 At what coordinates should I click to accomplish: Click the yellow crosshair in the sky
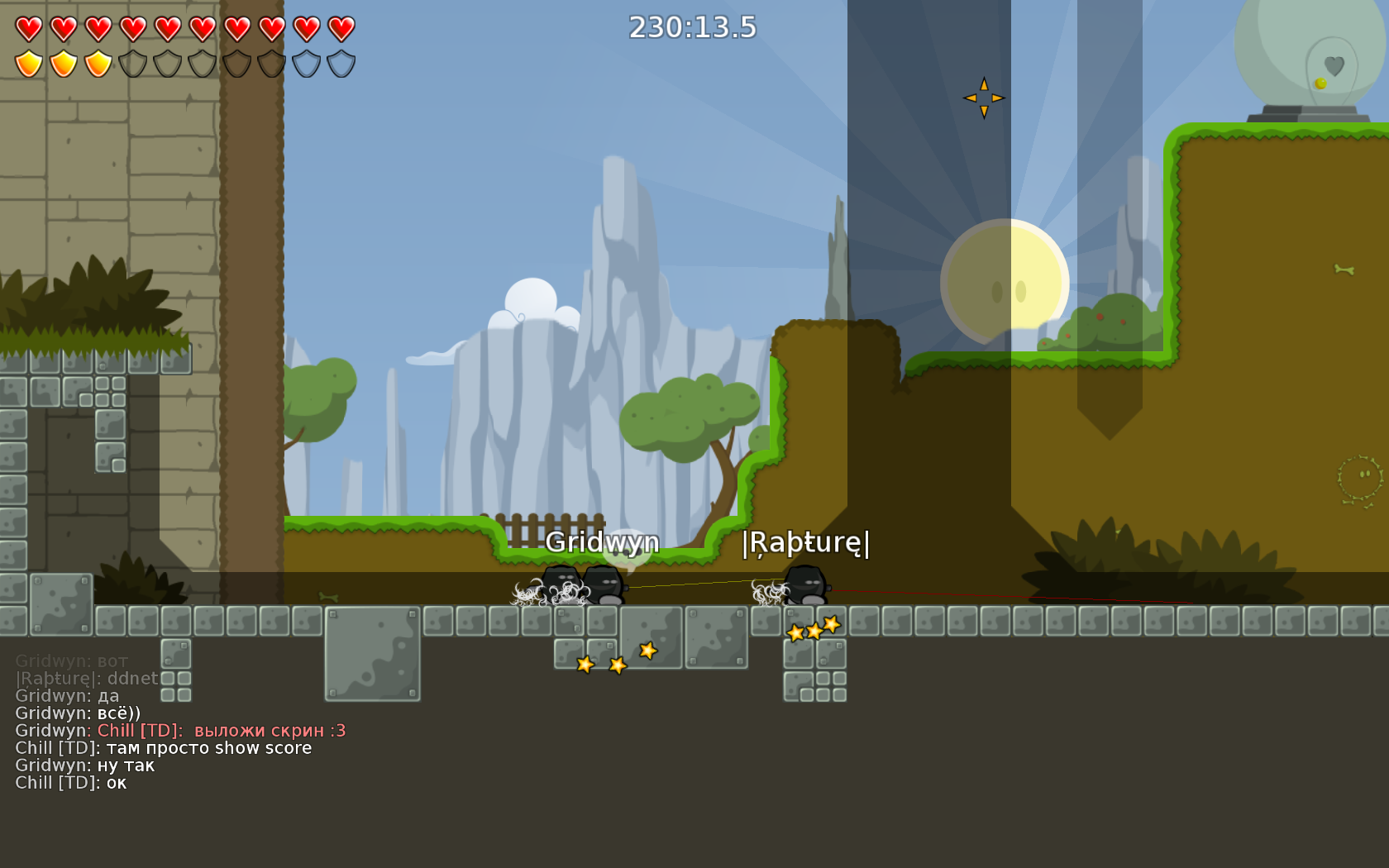(x=984, y=96)
